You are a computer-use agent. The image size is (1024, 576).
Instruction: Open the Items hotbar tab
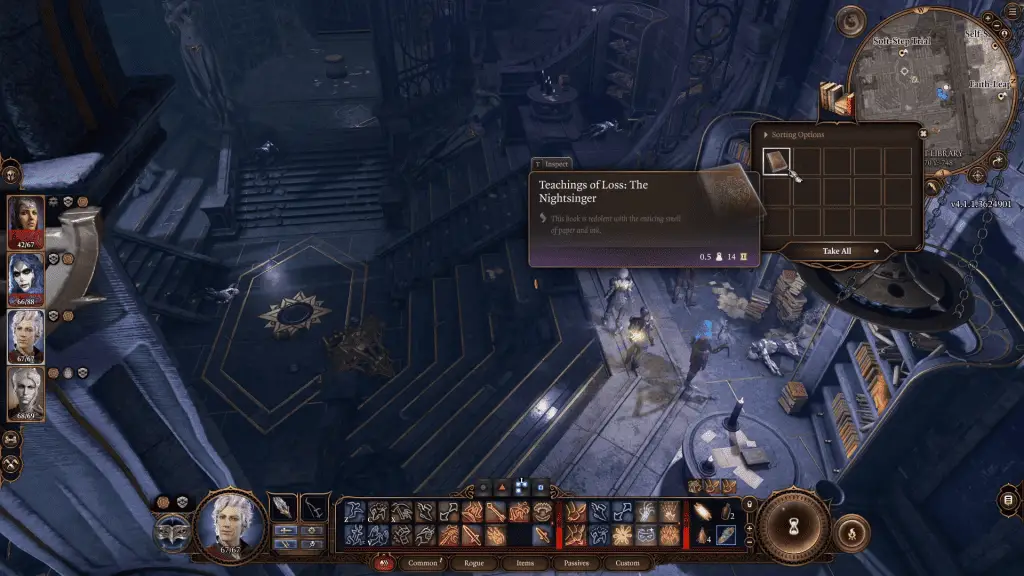(525, 563)
